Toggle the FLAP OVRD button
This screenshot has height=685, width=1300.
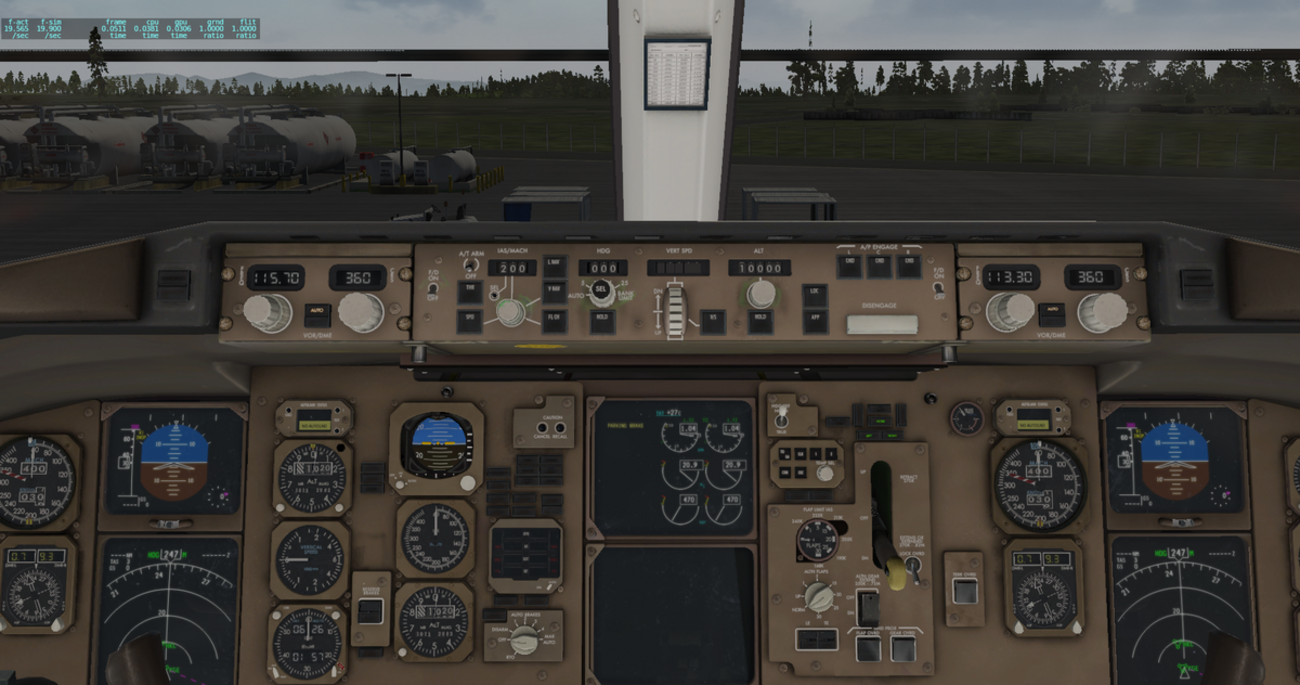[x=868, y=648]
